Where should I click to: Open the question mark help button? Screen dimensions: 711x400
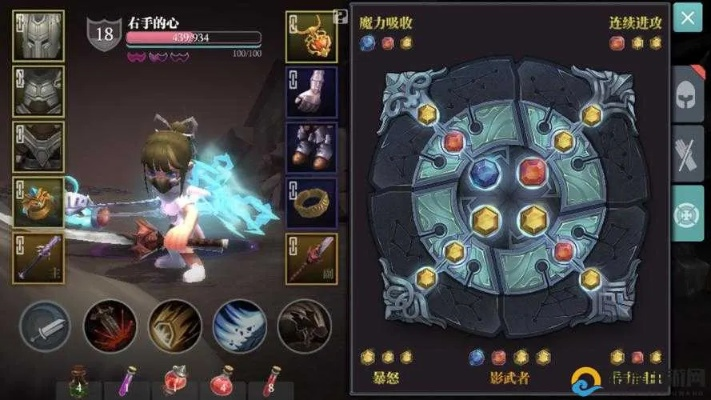pos(341,17)
